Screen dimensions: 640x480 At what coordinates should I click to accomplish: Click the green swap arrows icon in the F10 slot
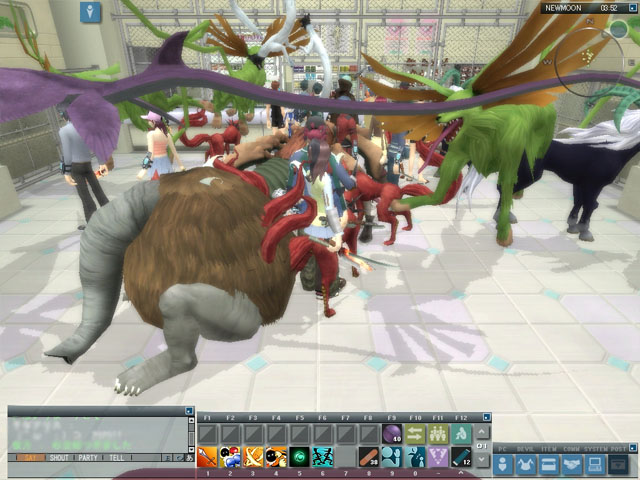[414, 433]
